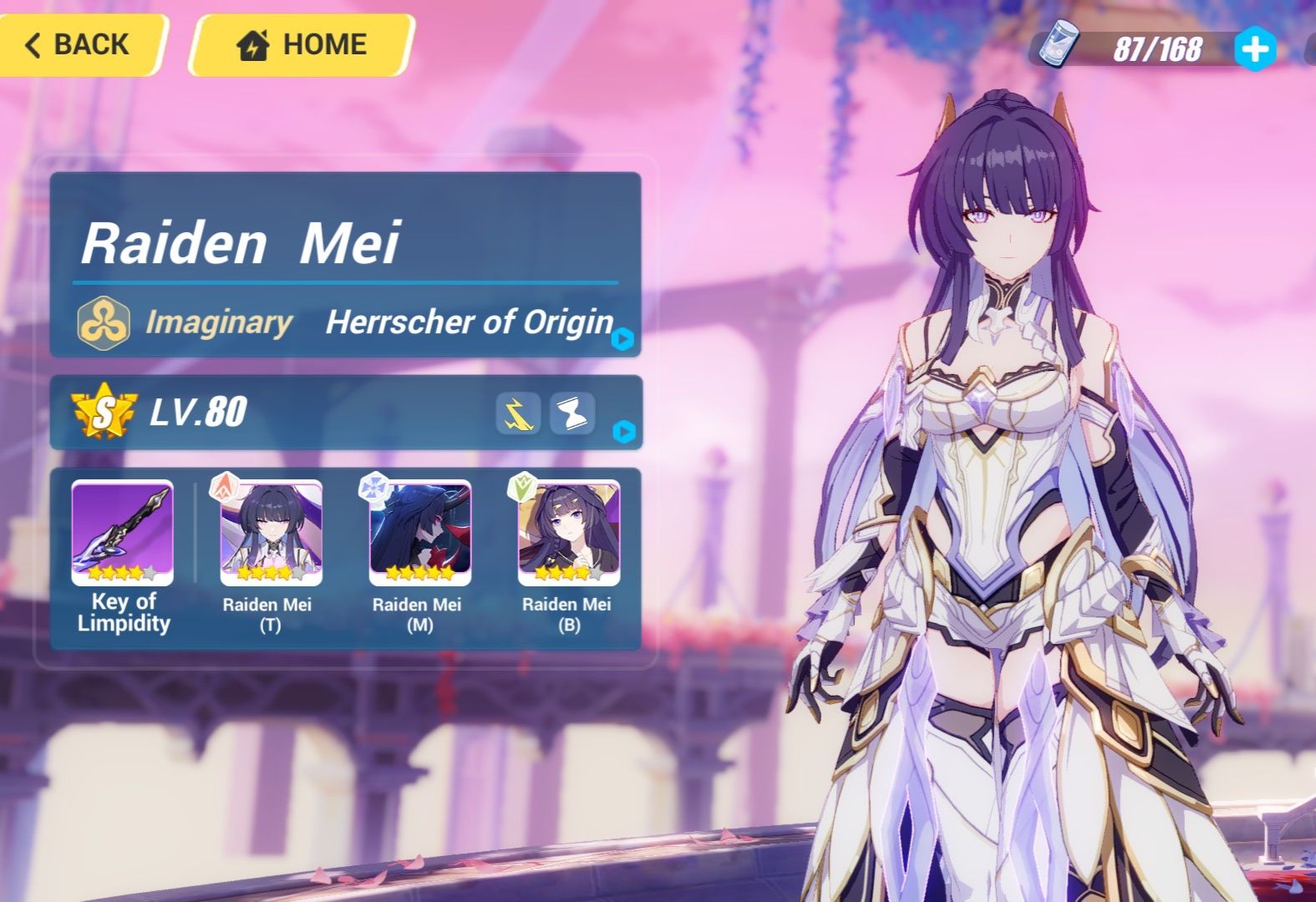Screen dimensions: 1316x902
Task: Switch the Imaginary type display
Action: pyautogui.click(x=104, y=321)
